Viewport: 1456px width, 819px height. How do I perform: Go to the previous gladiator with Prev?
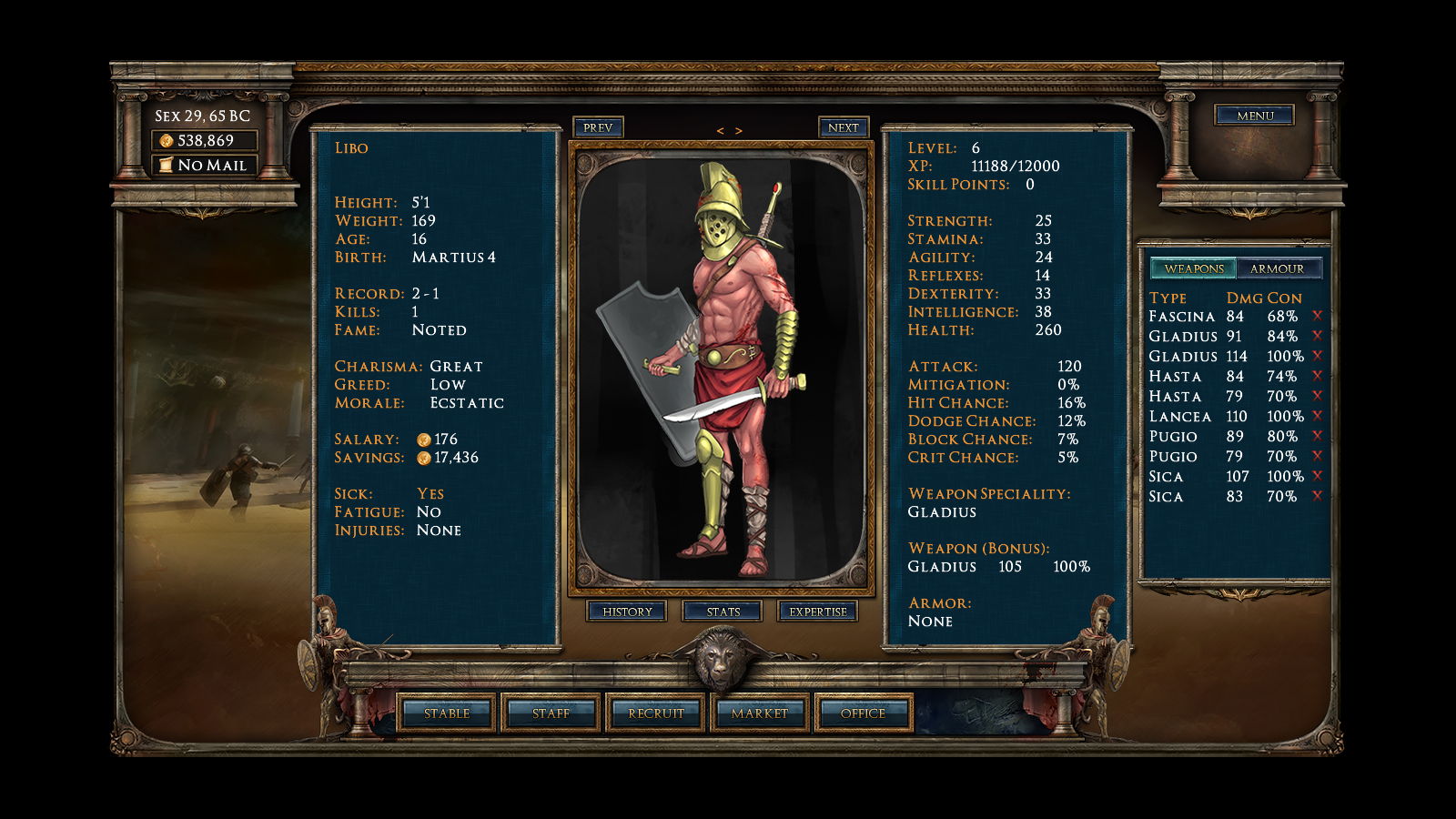click(x=598, y=127)
